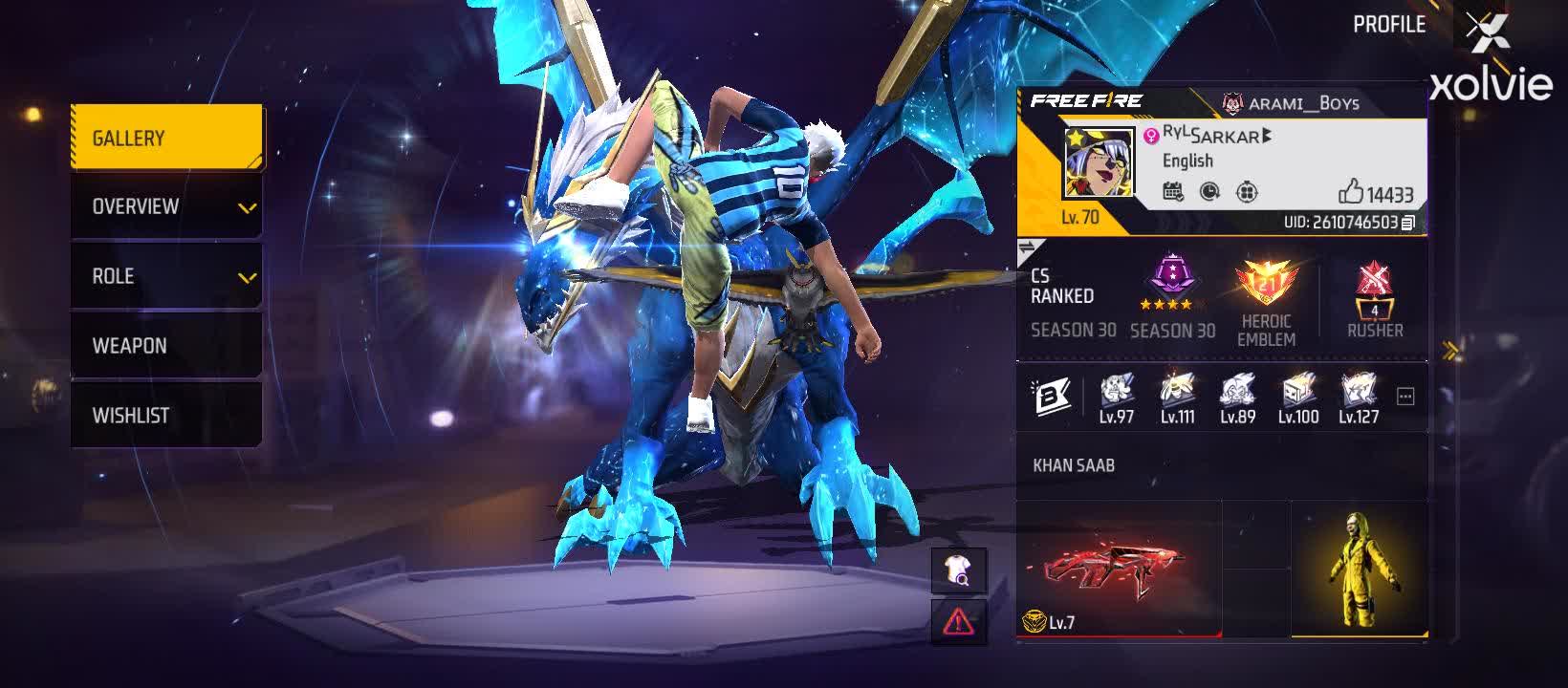Screen dimensions: 1568x688
Task: Open the WISHLIST section
Action: click(x=132, y=414)
